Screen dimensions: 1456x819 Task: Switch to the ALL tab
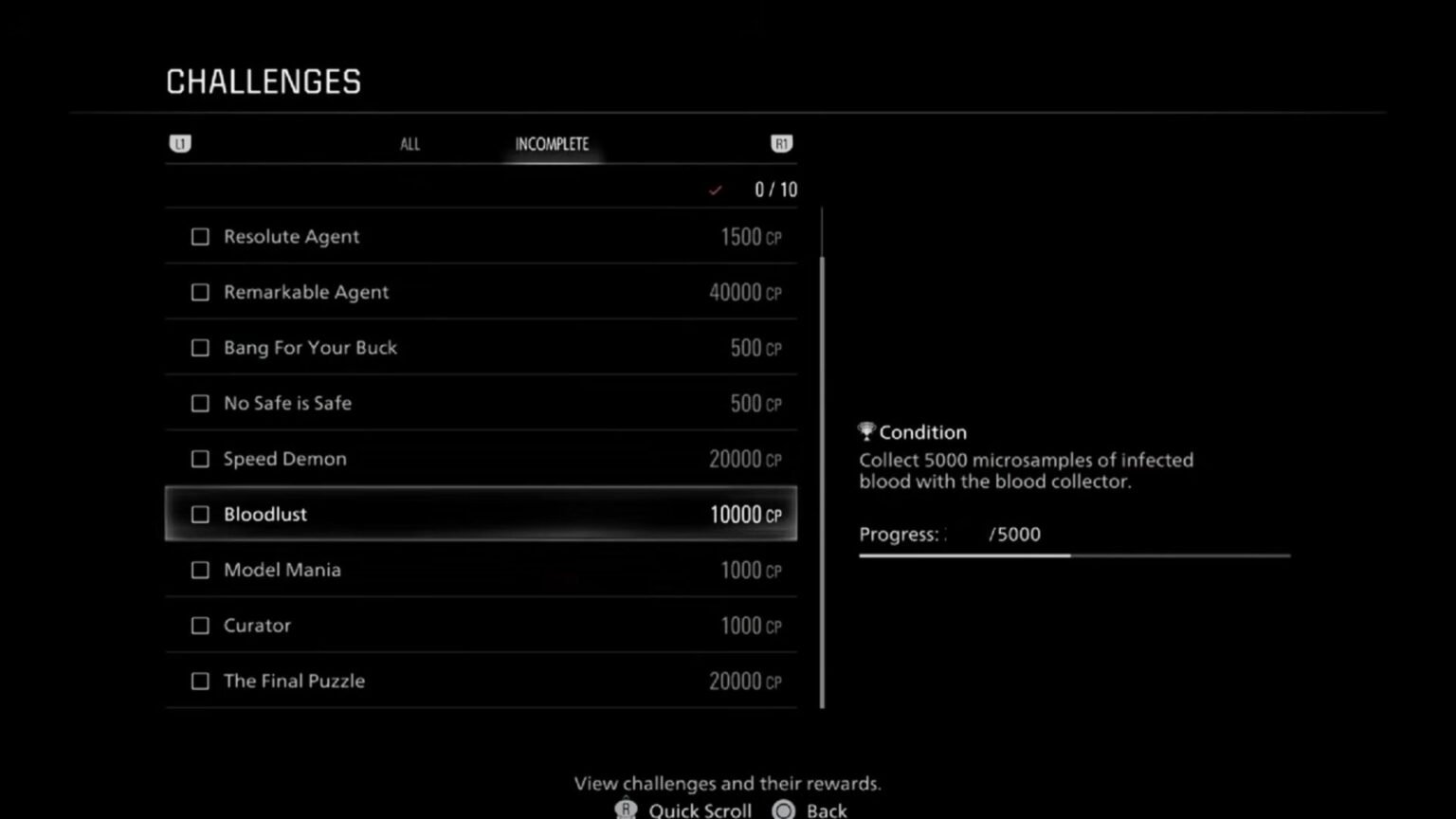[409, 143]
